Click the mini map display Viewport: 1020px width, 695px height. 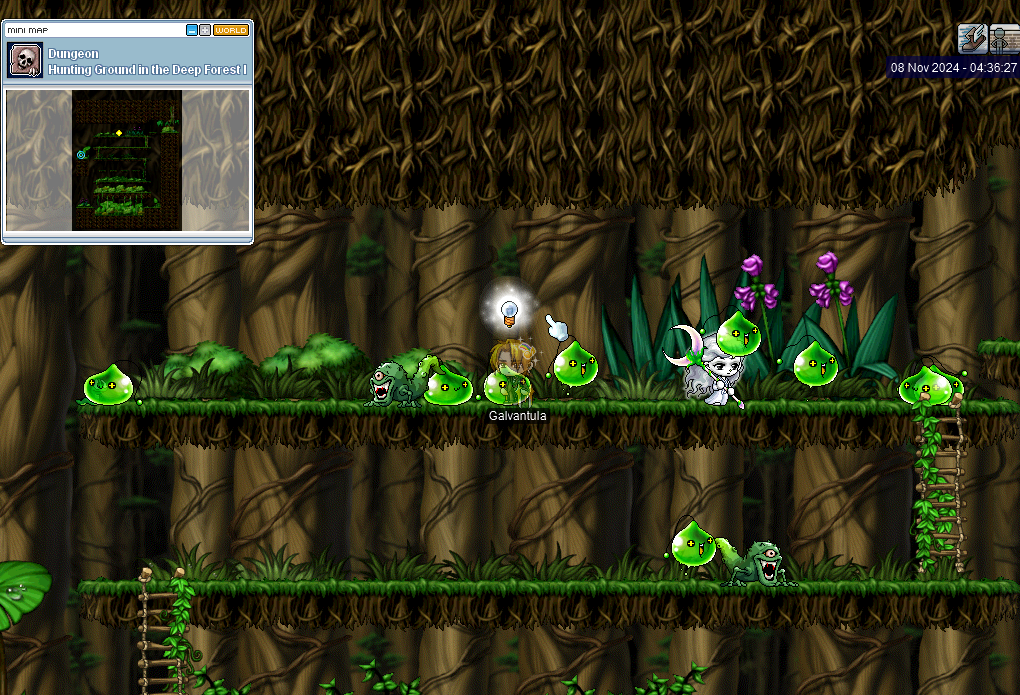[127, 160]
